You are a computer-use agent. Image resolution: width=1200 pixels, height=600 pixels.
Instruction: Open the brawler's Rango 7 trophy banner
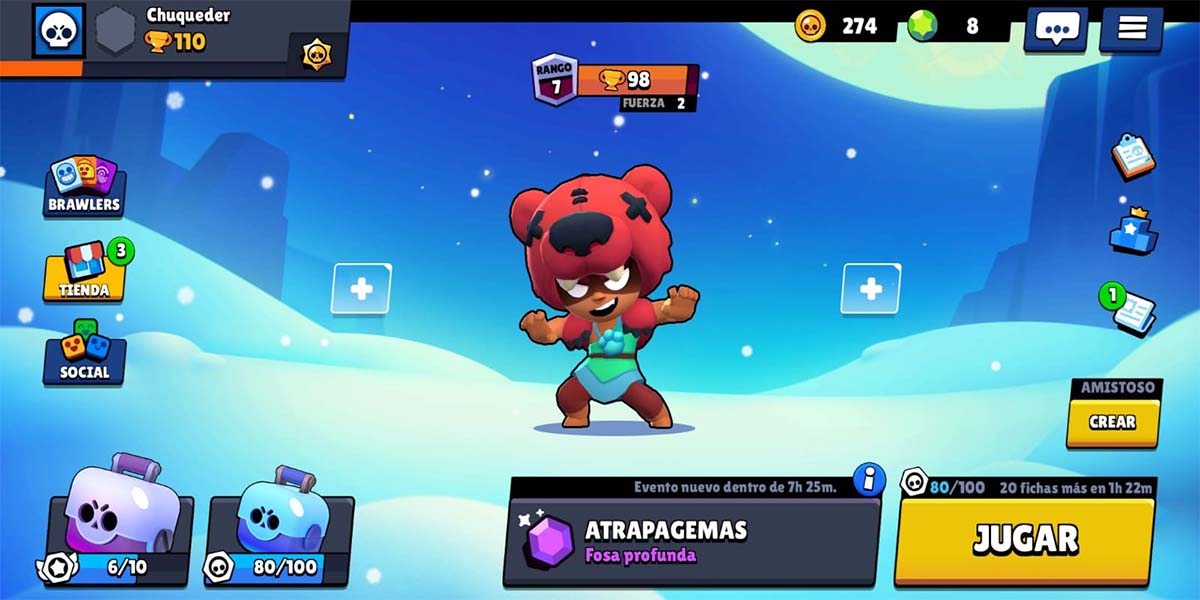click(x=615, y=80)
